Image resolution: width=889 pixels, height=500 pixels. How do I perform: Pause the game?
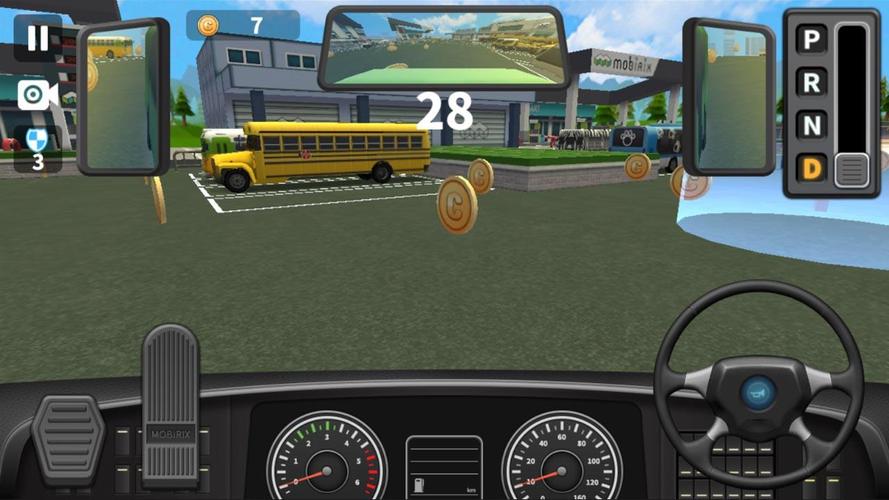click(x=37, y=38)
